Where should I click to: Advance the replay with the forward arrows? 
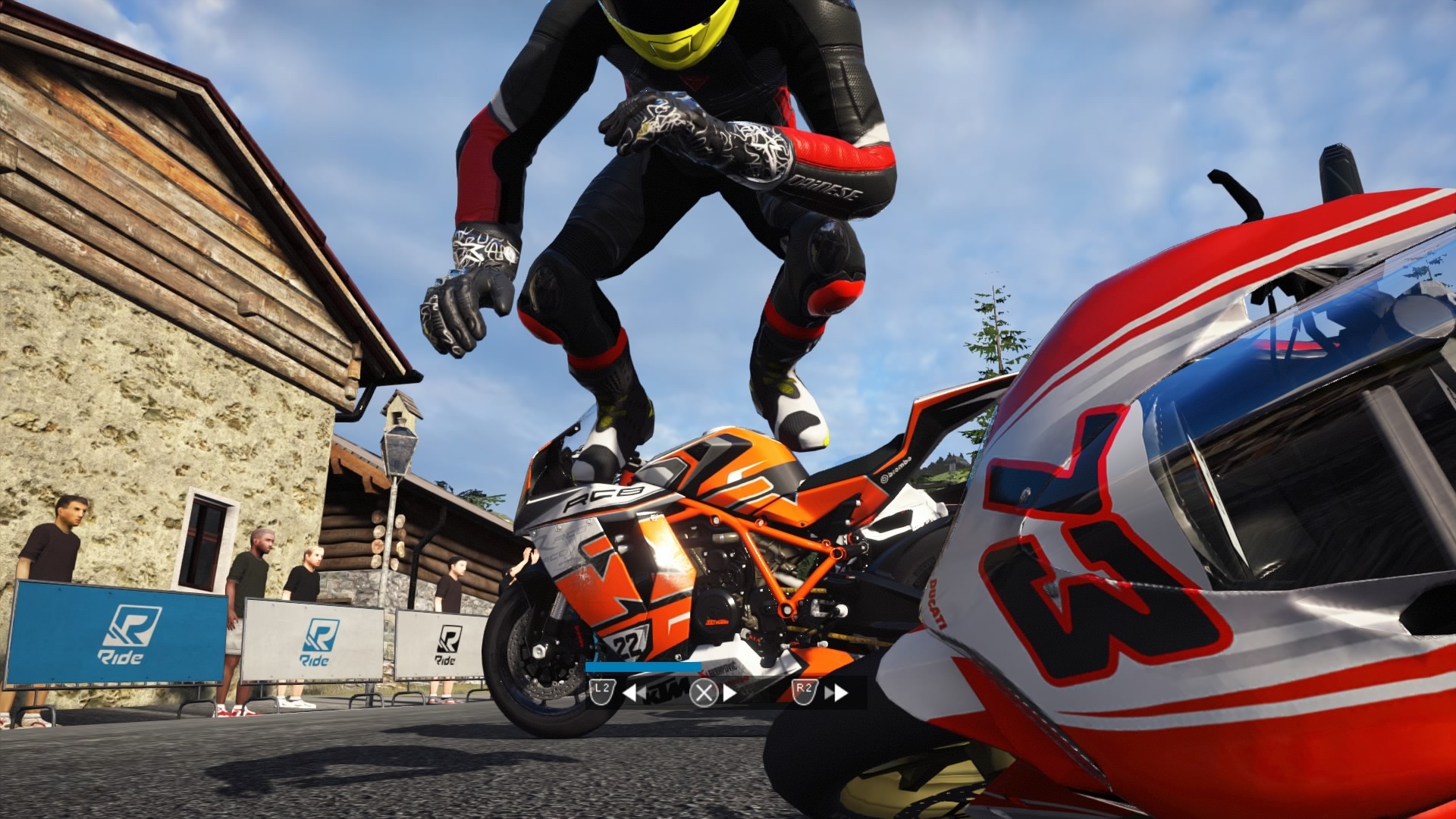[x=836, y=692]
